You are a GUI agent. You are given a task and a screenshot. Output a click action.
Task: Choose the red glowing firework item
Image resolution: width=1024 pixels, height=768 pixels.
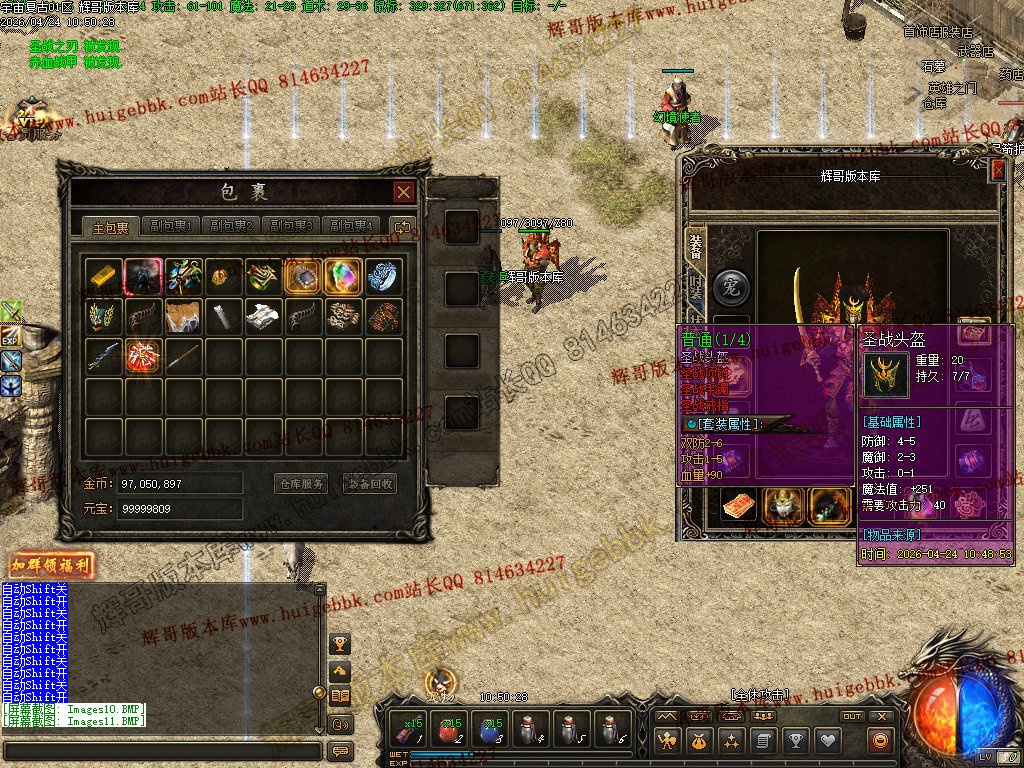143,355
